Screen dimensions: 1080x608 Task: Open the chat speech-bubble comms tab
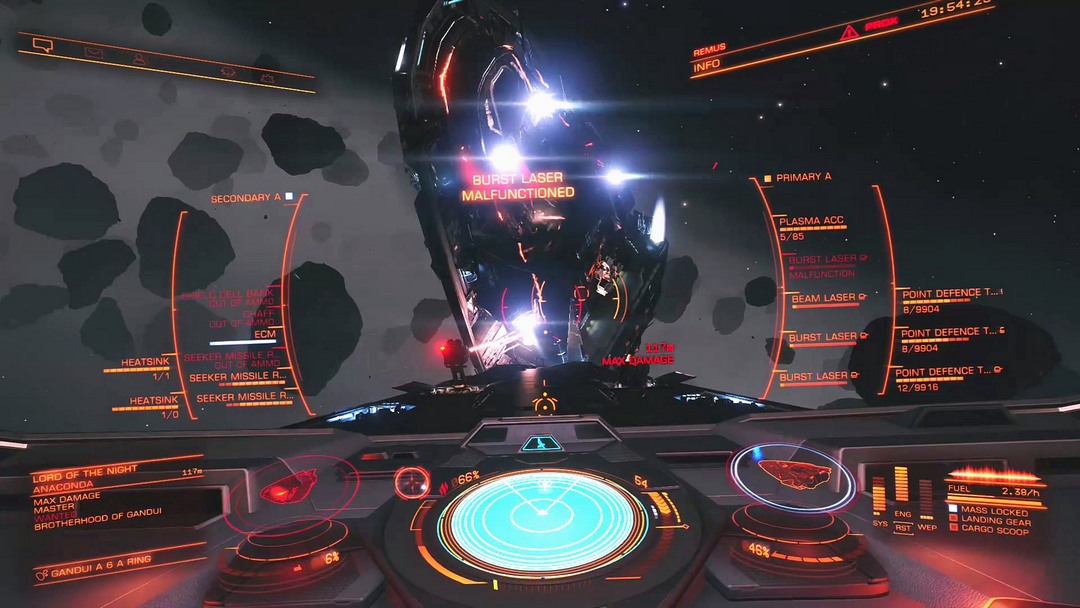click(42, 44)
